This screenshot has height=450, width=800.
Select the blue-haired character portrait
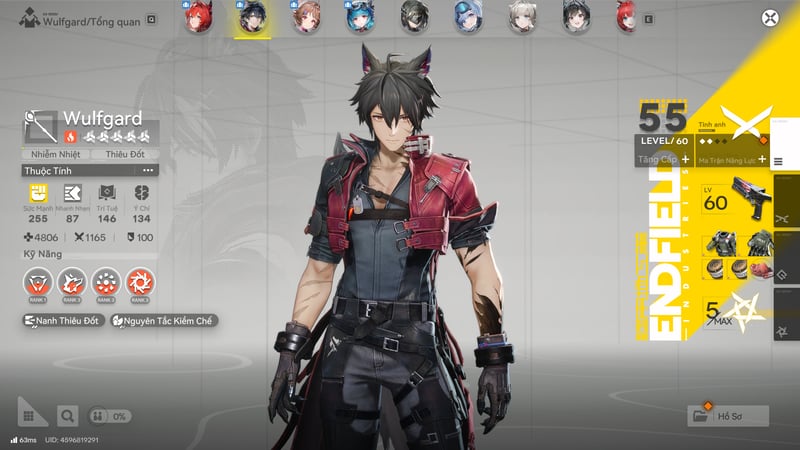(357, 17)
